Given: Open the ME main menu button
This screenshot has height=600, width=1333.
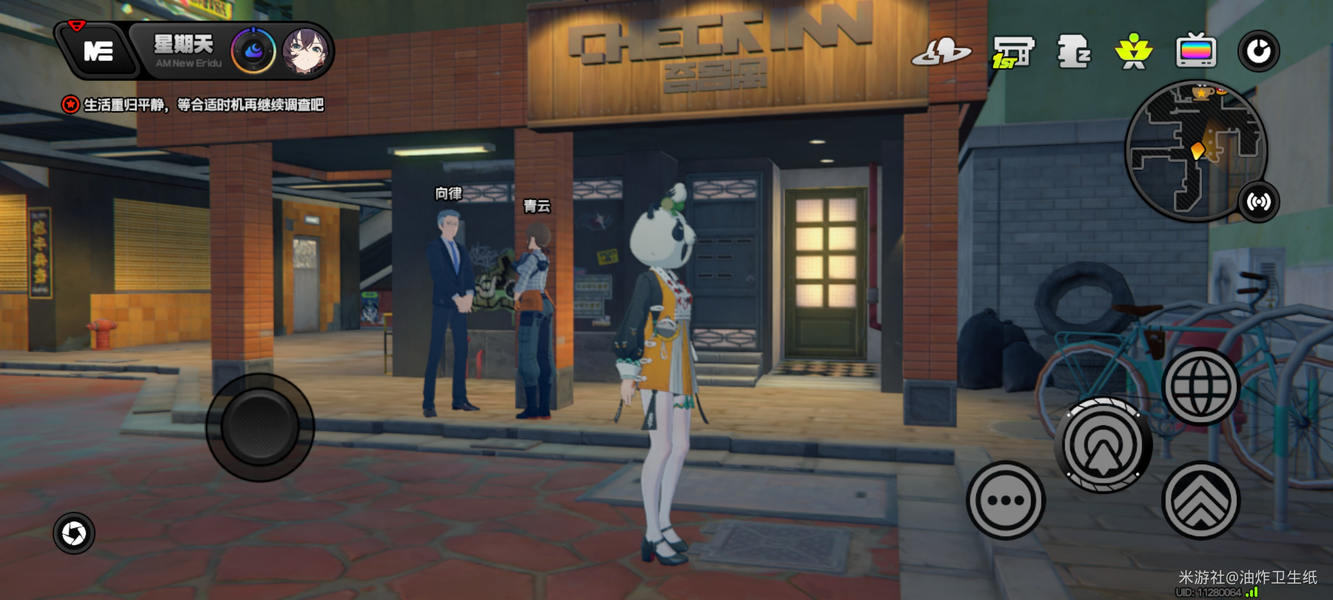Looking at the screenshot, I should pyautogui.click(x=98, y=52).
